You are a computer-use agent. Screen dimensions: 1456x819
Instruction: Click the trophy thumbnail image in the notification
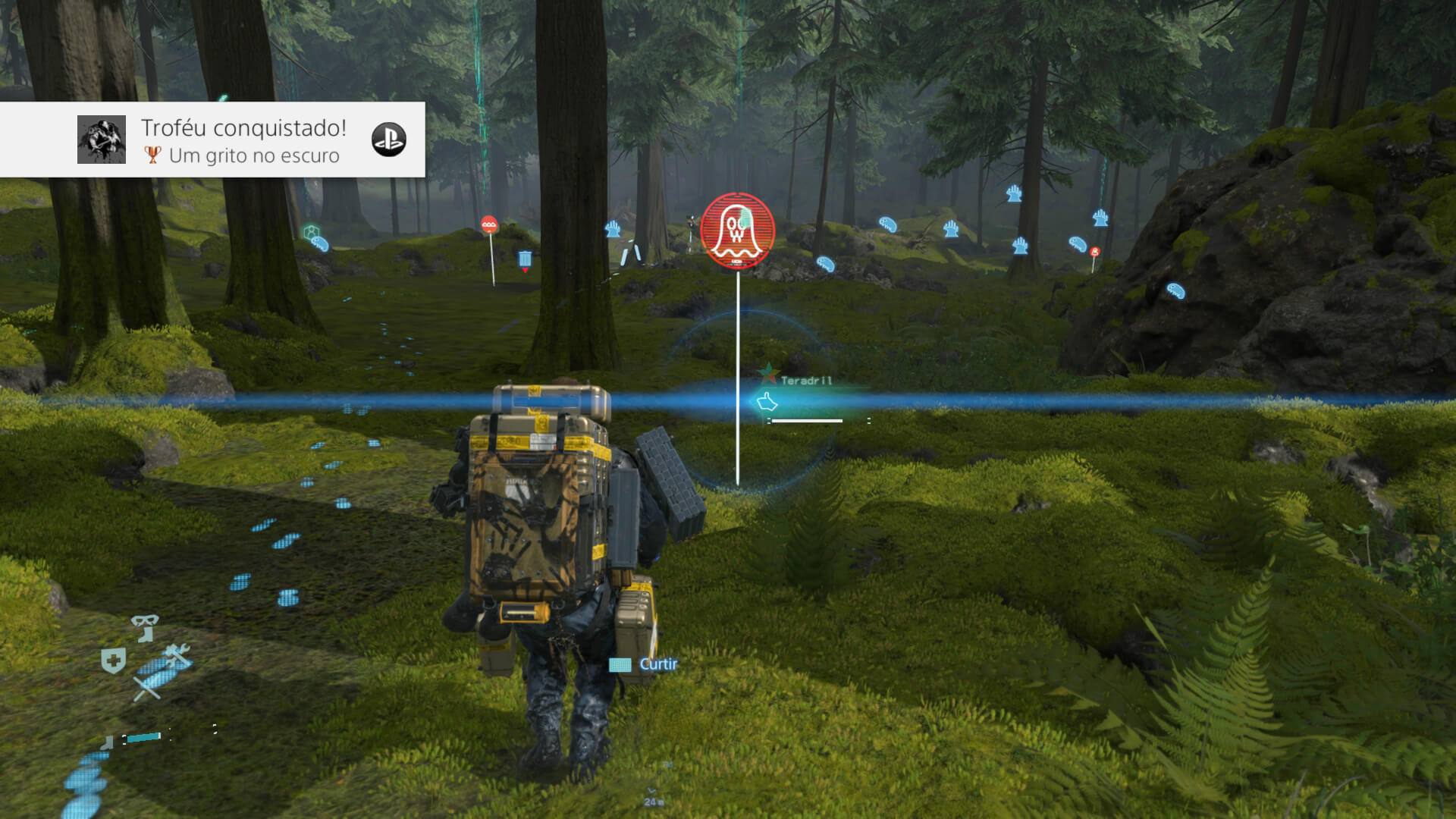tap(102, 140)
